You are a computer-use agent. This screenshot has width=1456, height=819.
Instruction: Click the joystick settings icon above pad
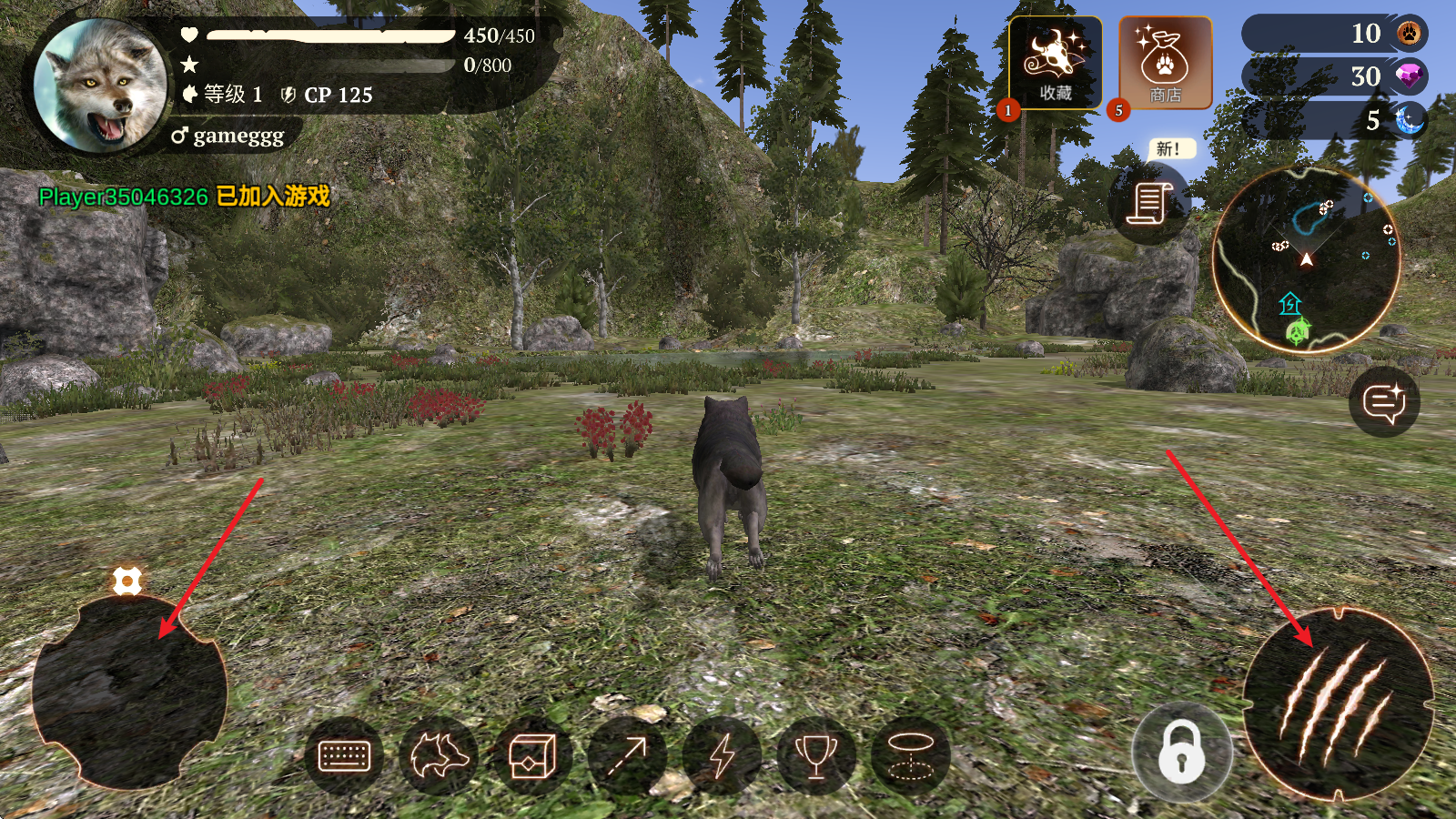[126, 581]
